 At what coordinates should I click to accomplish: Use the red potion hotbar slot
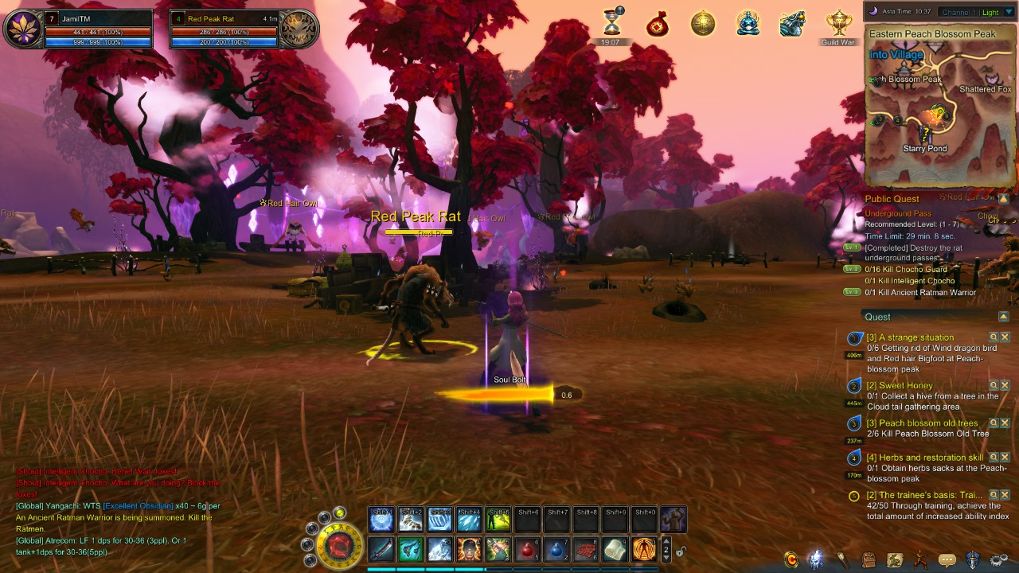(528, 549)
